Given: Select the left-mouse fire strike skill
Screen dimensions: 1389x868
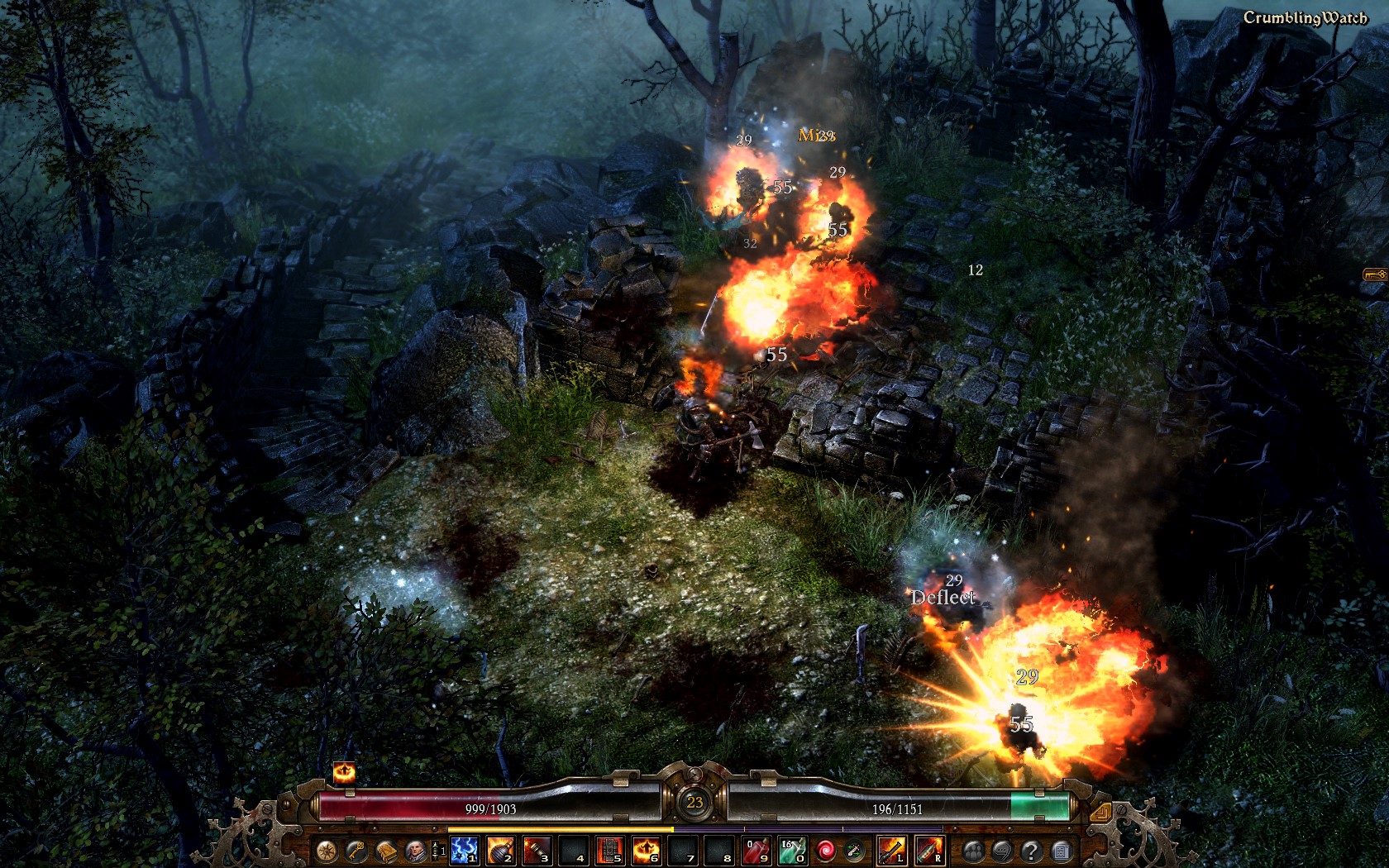Looking at the screenshot, I should click(x=891, y=851).
